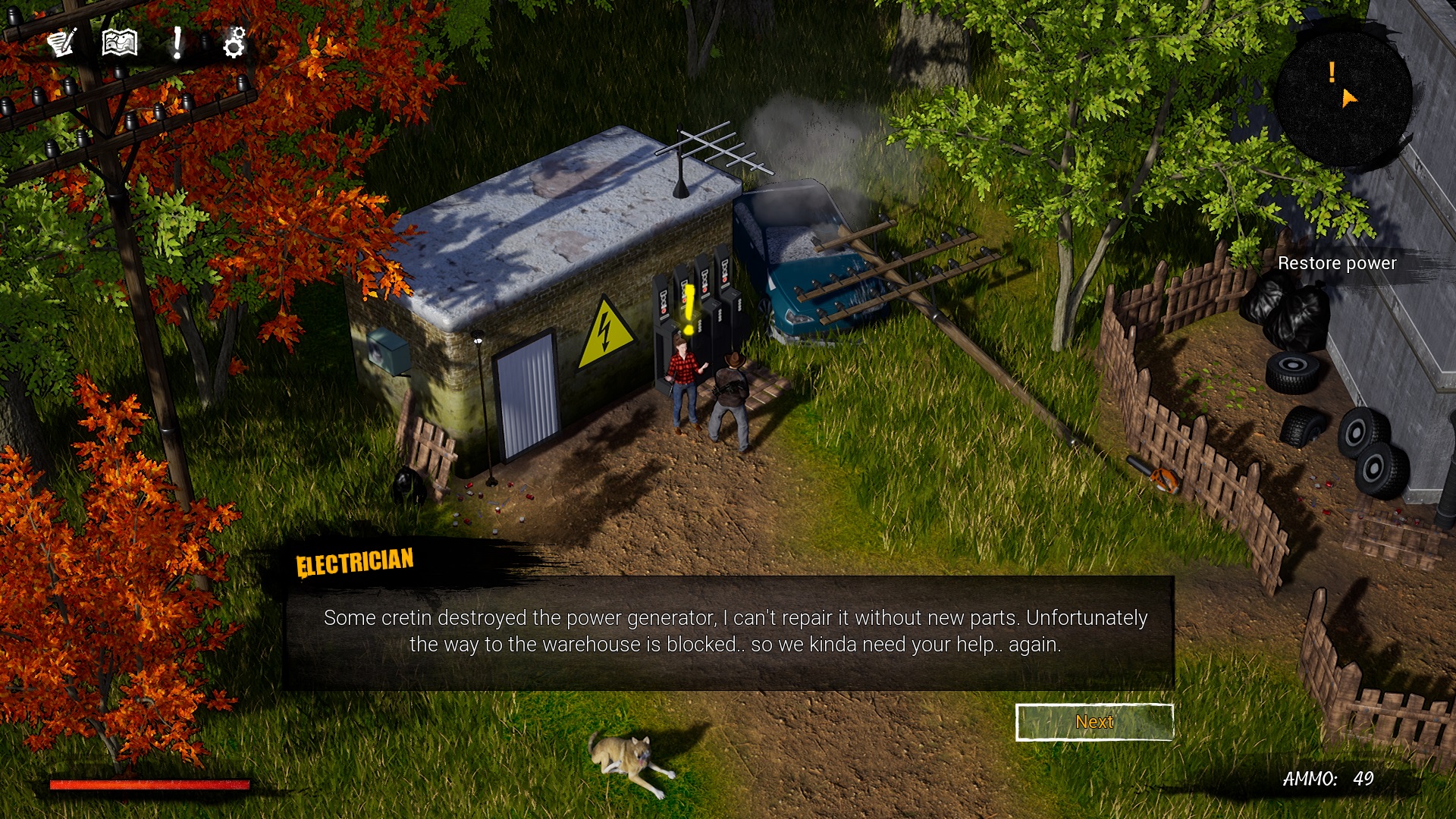Open the folded map icon
Viewport: 1456px width, 819px height.
pos(120,42)
